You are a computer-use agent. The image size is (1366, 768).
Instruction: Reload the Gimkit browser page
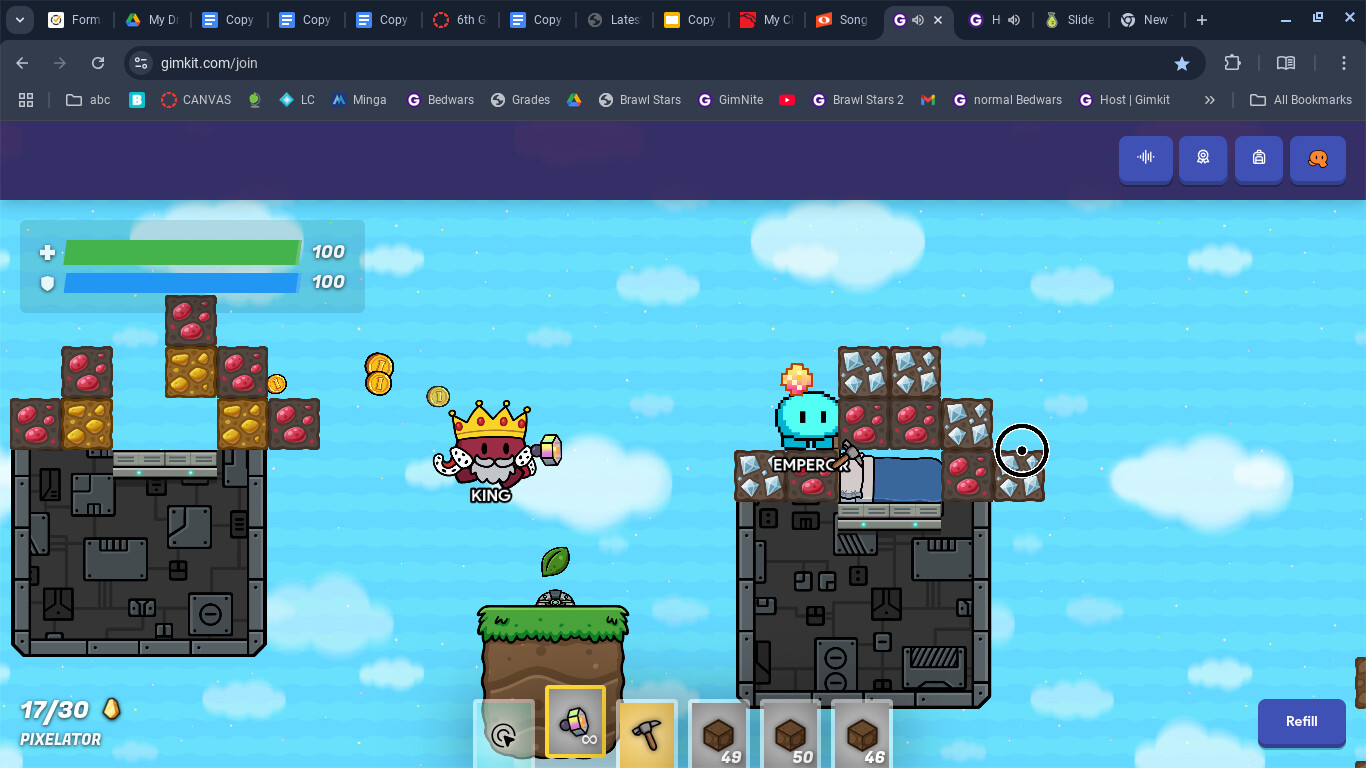[98, 63]
